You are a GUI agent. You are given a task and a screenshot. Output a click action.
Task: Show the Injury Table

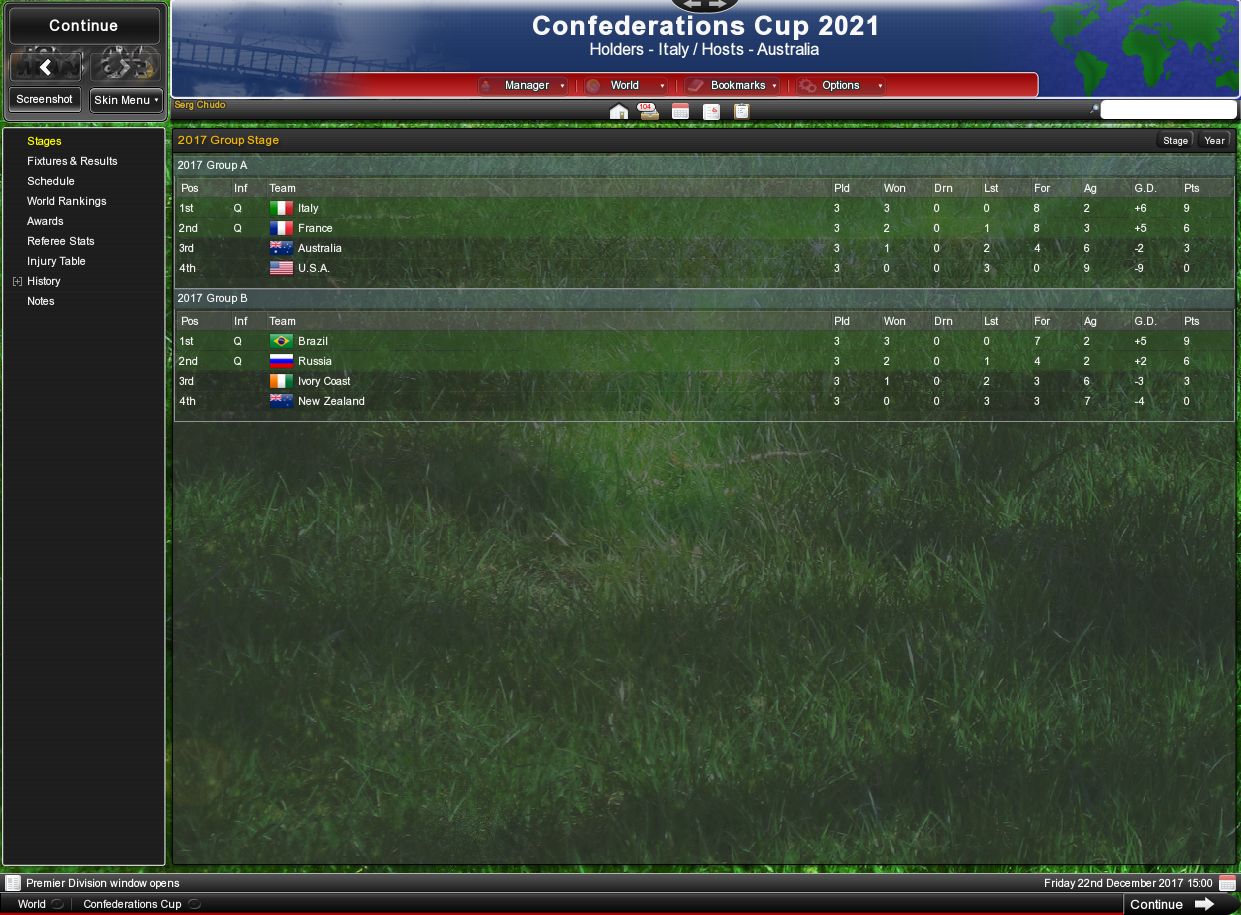(56, 261)
